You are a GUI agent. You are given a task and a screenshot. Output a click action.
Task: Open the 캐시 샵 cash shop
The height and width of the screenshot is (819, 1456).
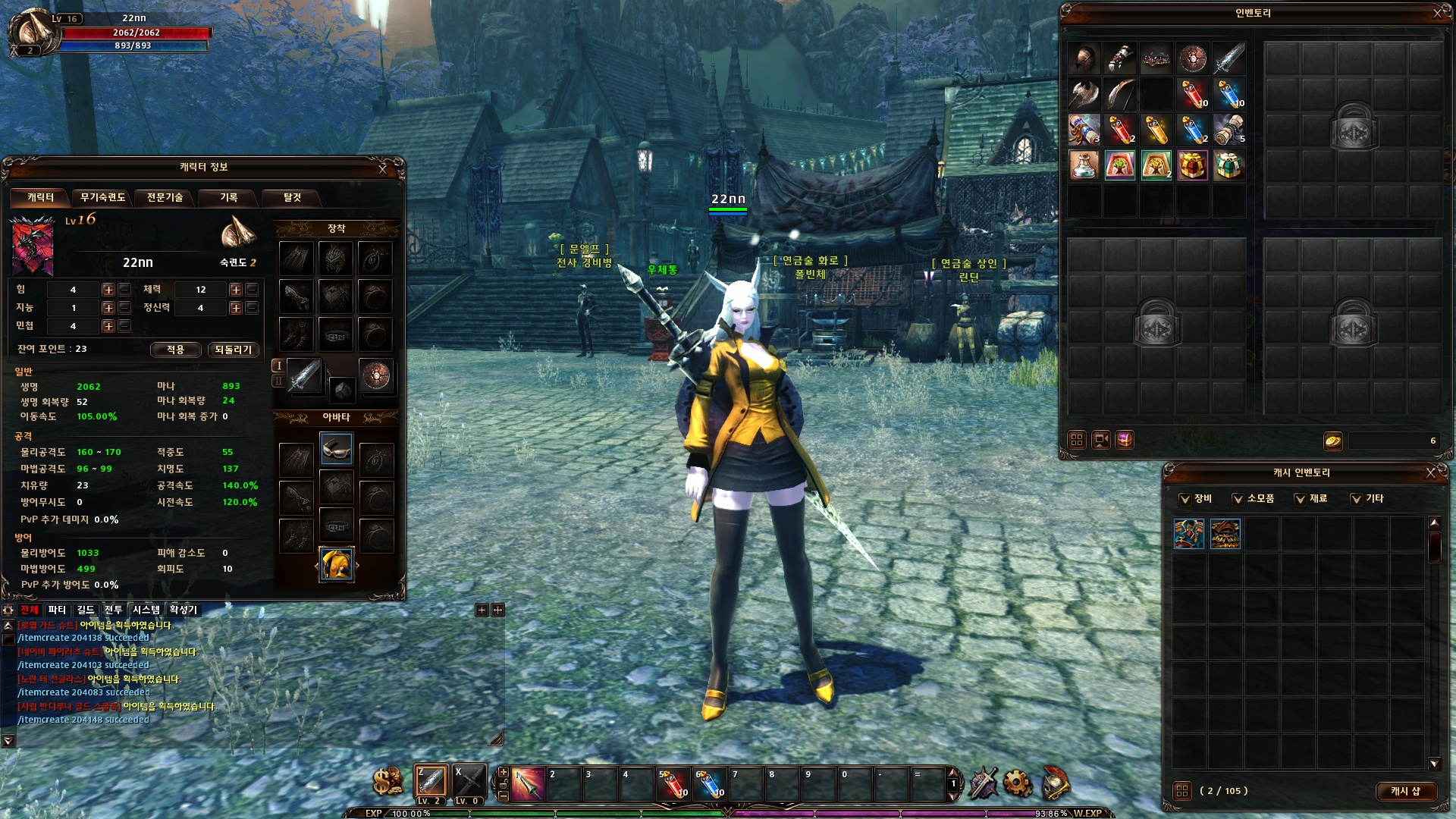[1405, 791]
